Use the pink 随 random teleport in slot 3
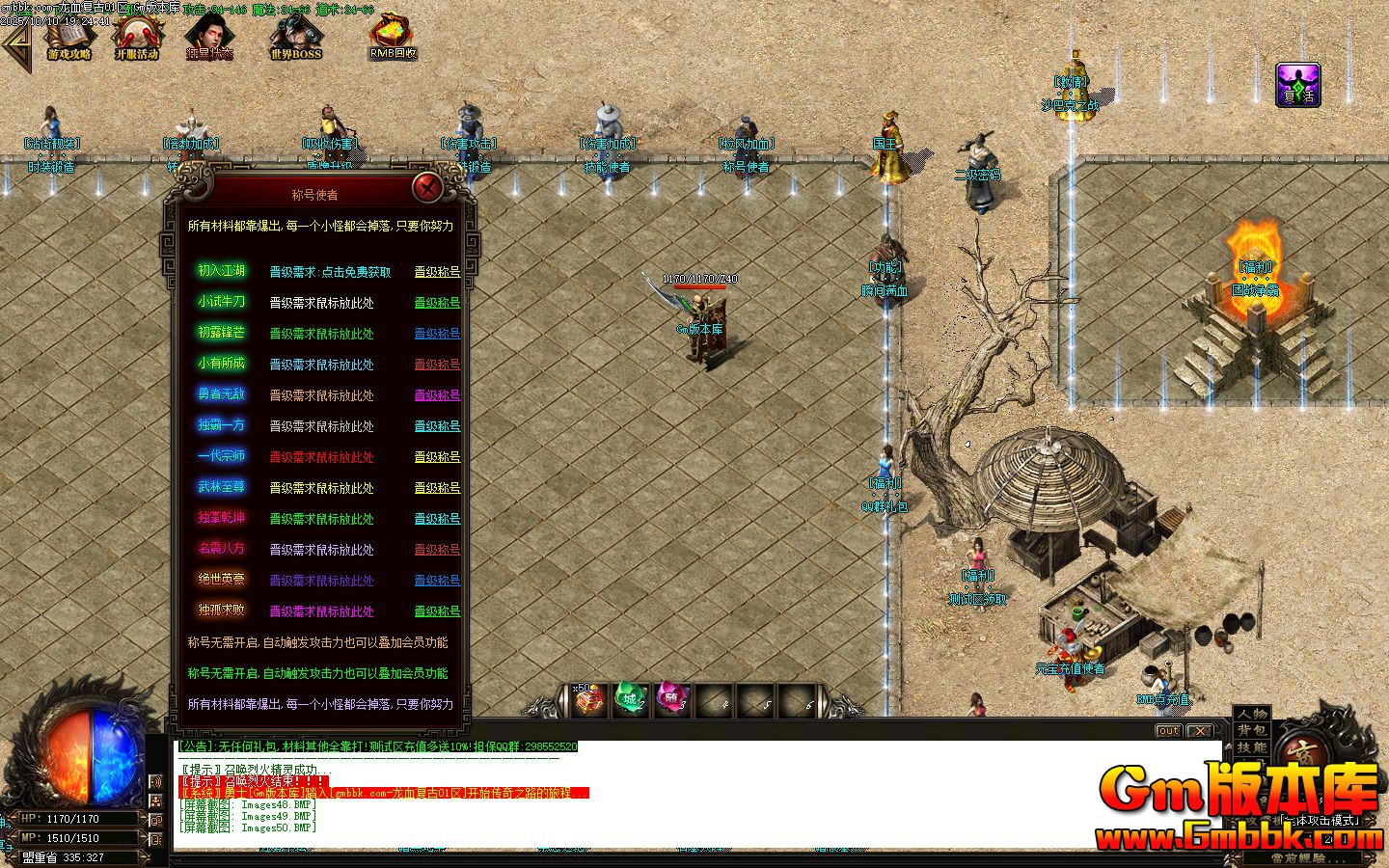1389x868 pixels. [x=672, y=700]
